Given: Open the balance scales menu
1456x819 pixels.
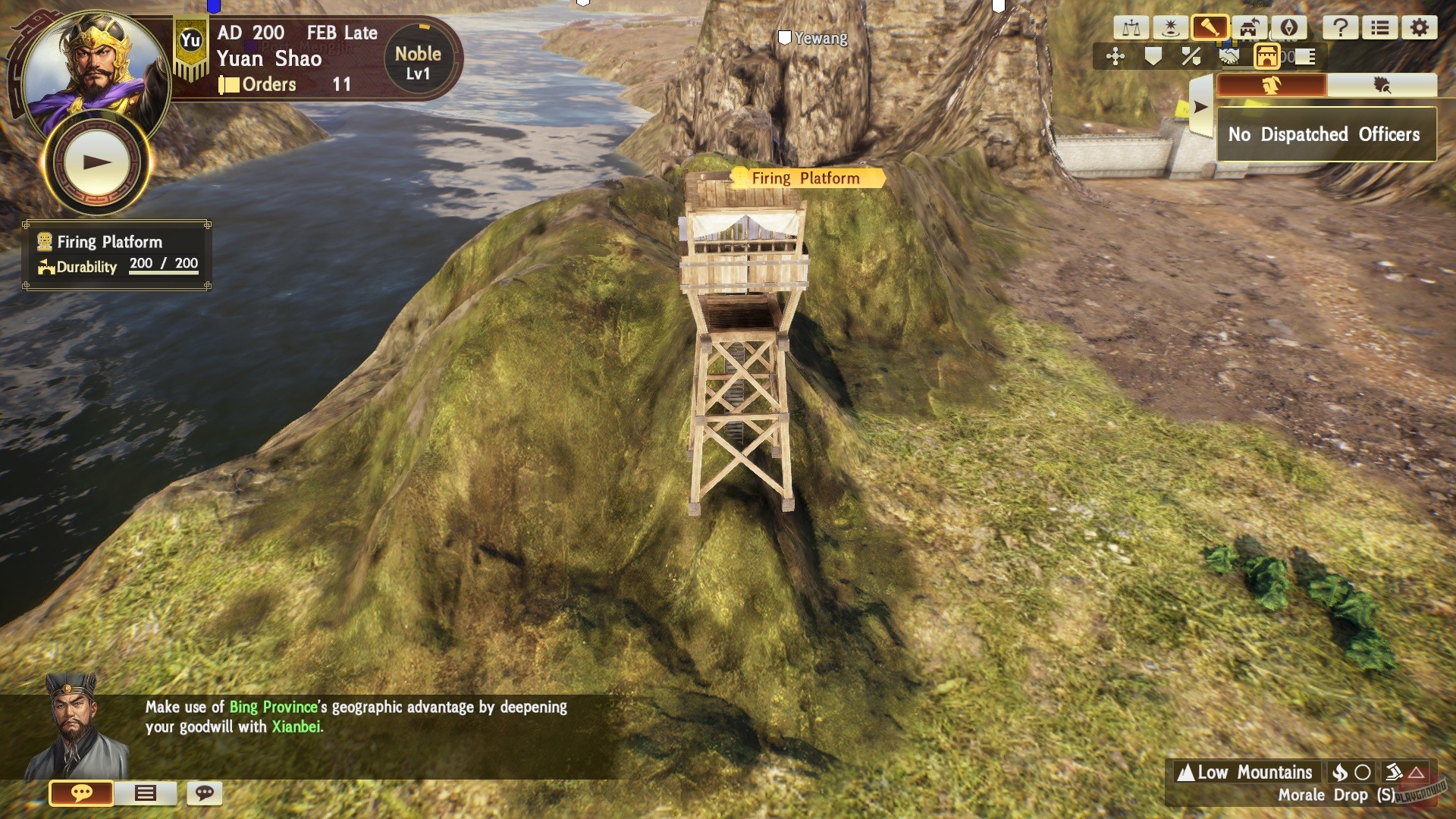Looking at the screenshot, I should point(1131,29).
